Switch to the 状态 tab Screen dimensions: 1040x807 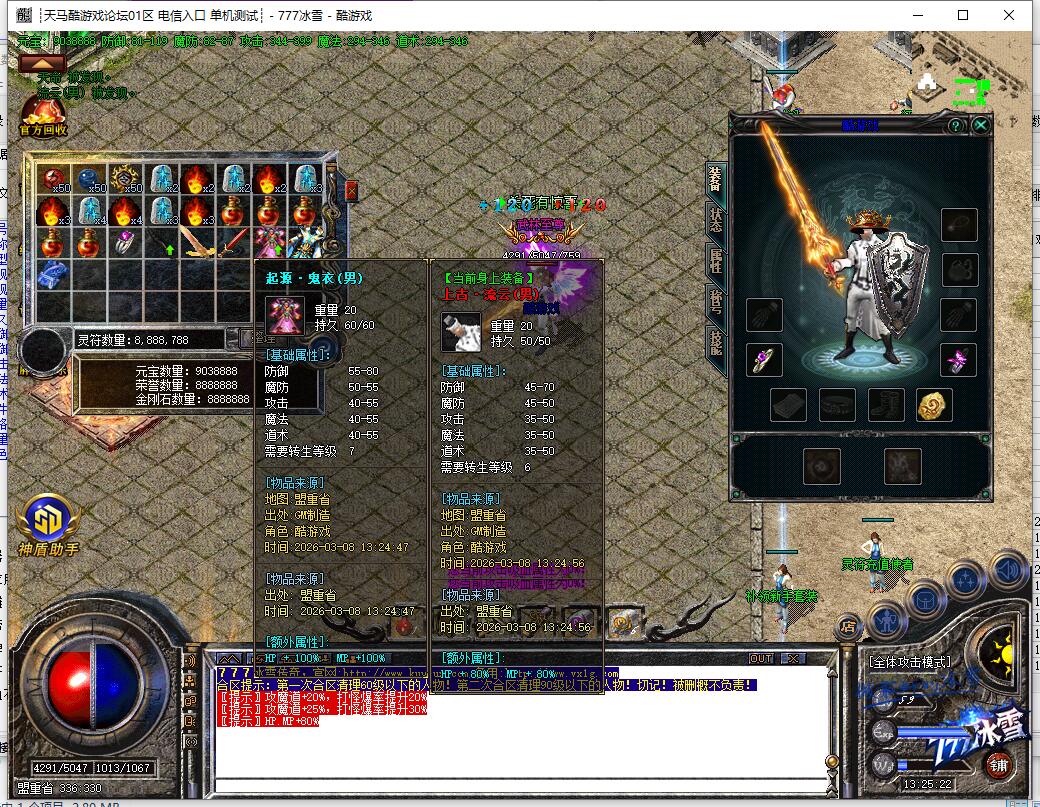716,220
